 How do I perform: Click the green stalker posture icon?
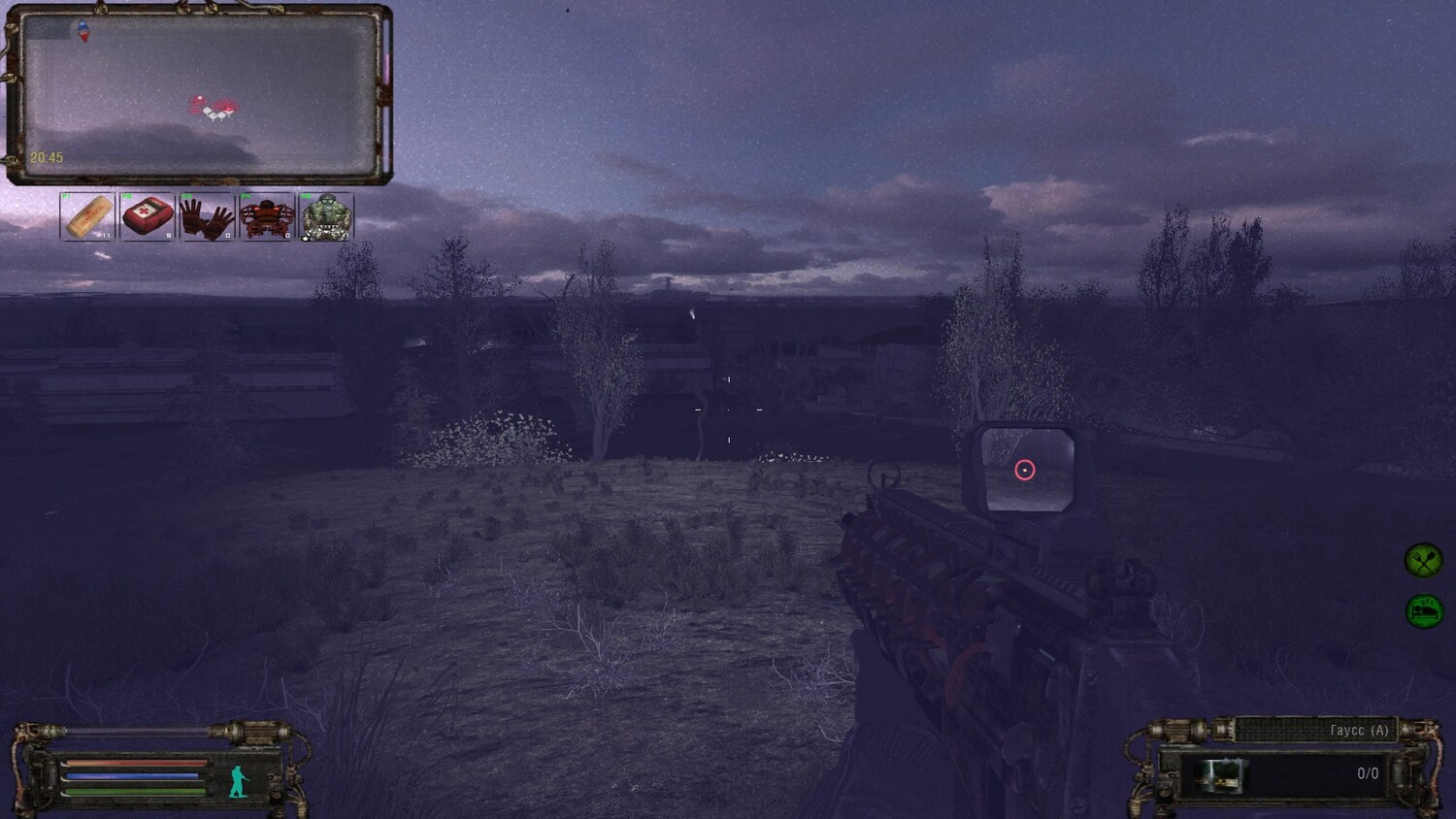238,781
